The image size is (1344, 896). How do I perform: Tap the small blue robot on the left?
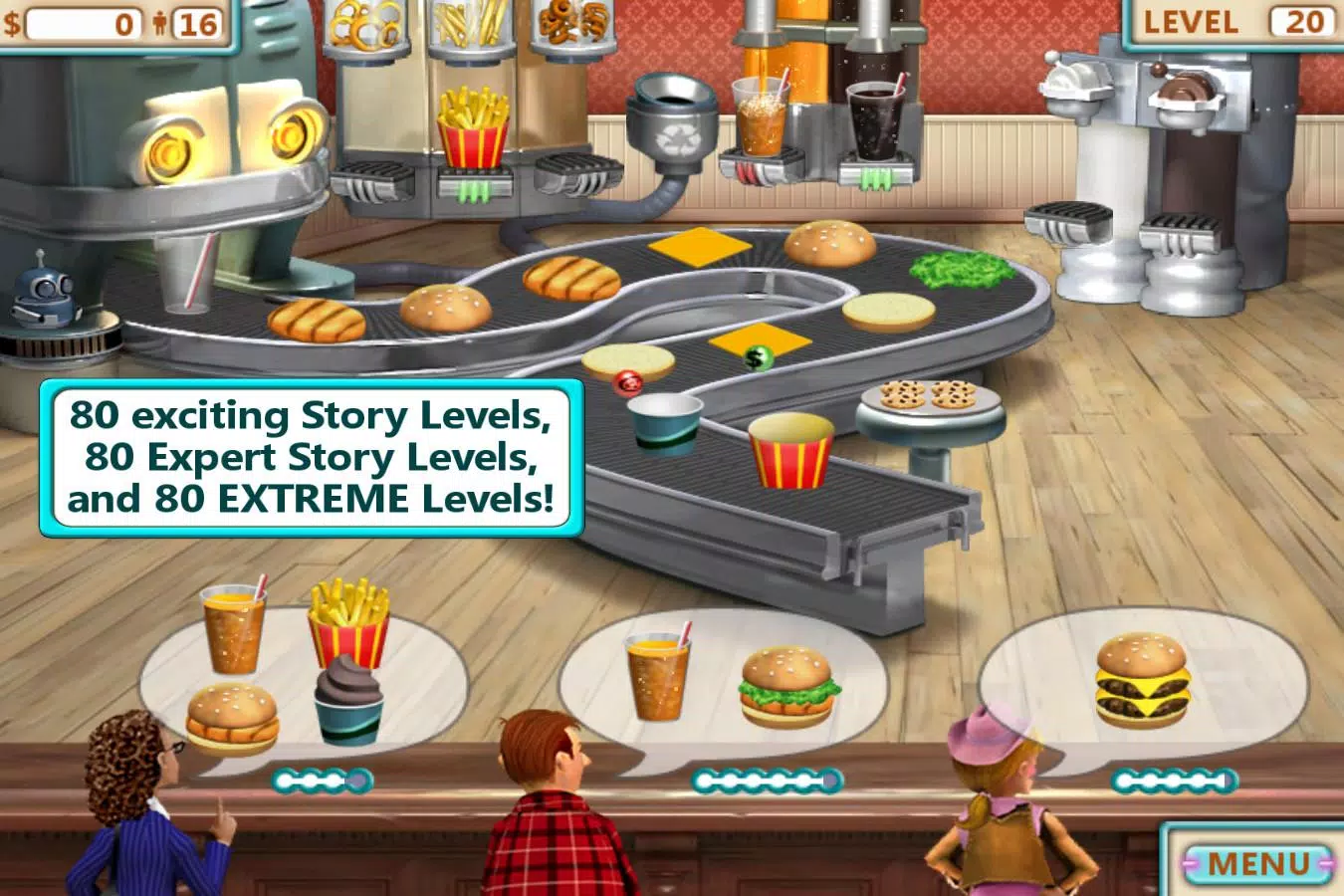coord(40,299)
